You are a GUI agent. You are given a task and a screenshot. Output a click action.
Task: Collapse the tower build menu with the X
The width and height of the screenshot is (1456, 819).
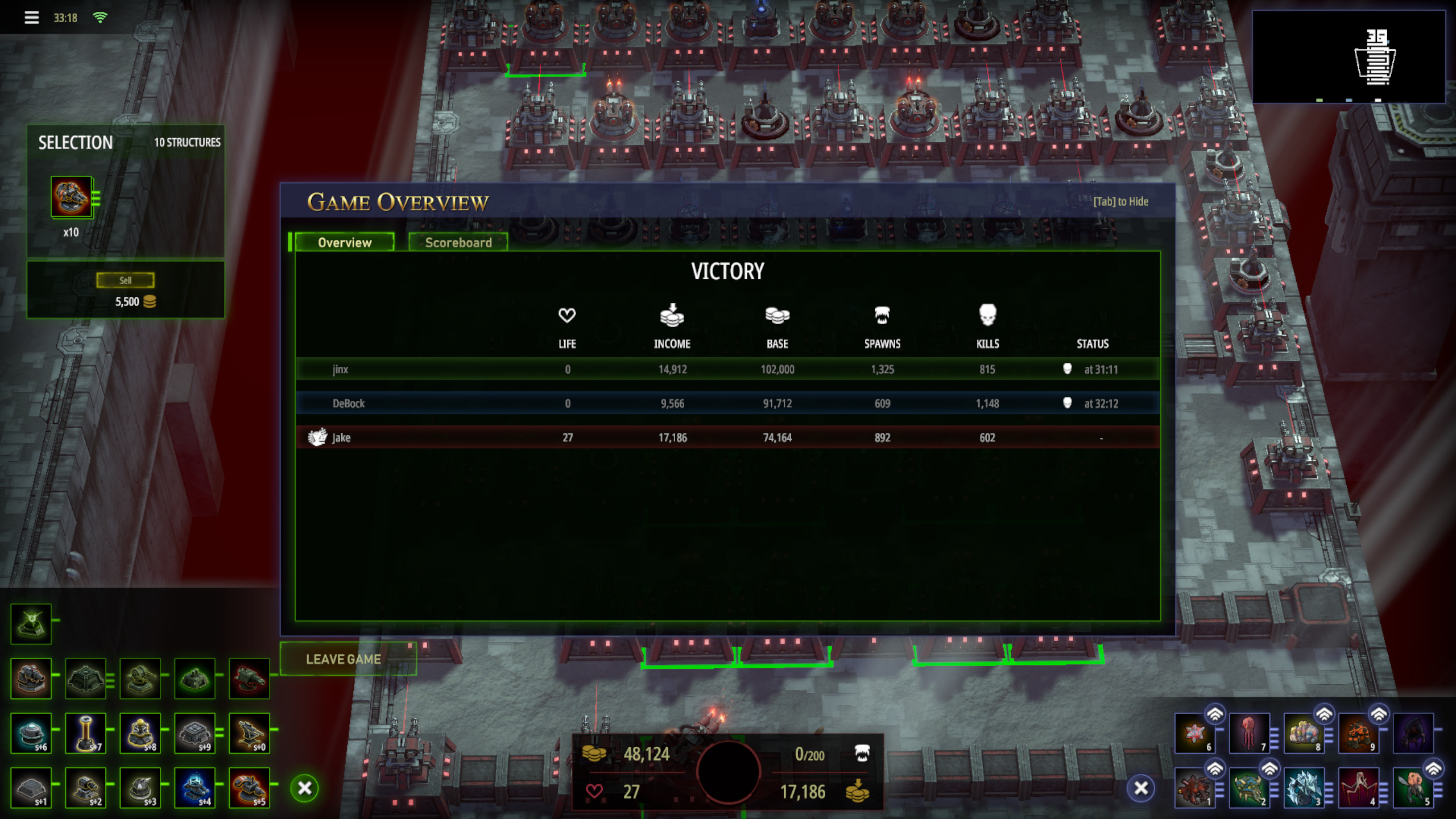tap(304, 788)
